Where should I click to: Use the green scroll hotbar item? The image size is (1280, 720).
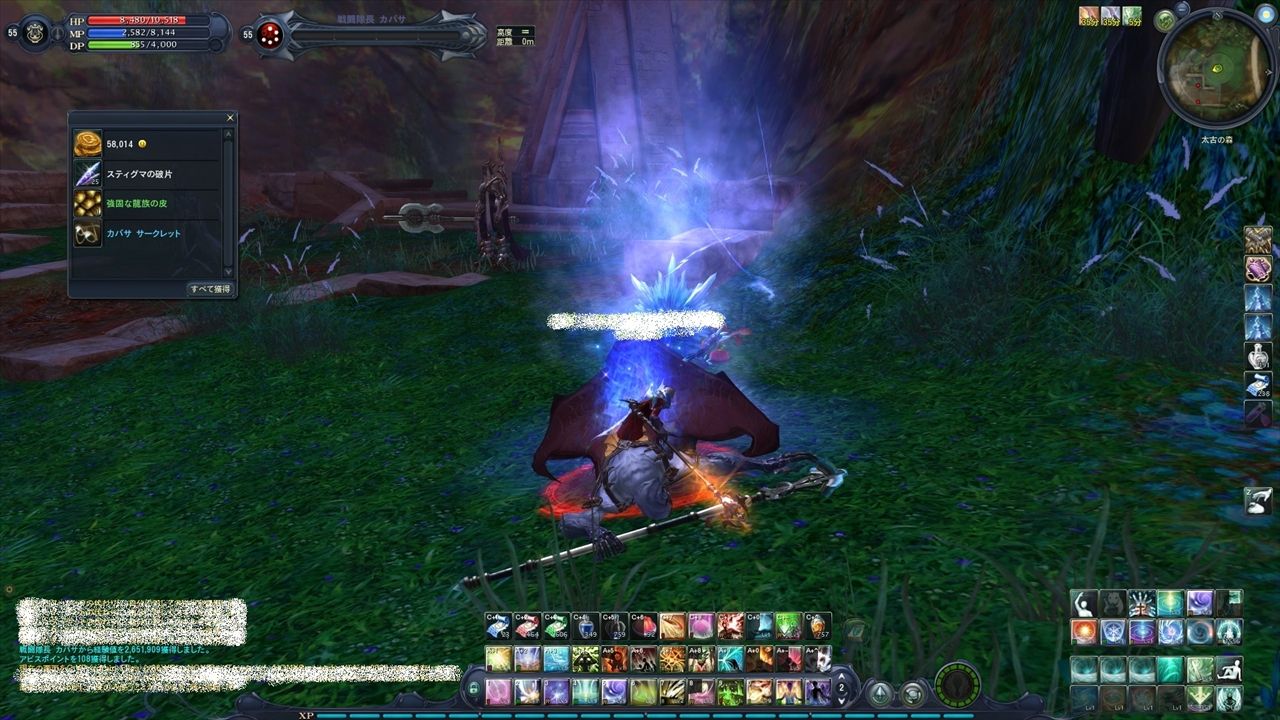[x=556, y=626]
